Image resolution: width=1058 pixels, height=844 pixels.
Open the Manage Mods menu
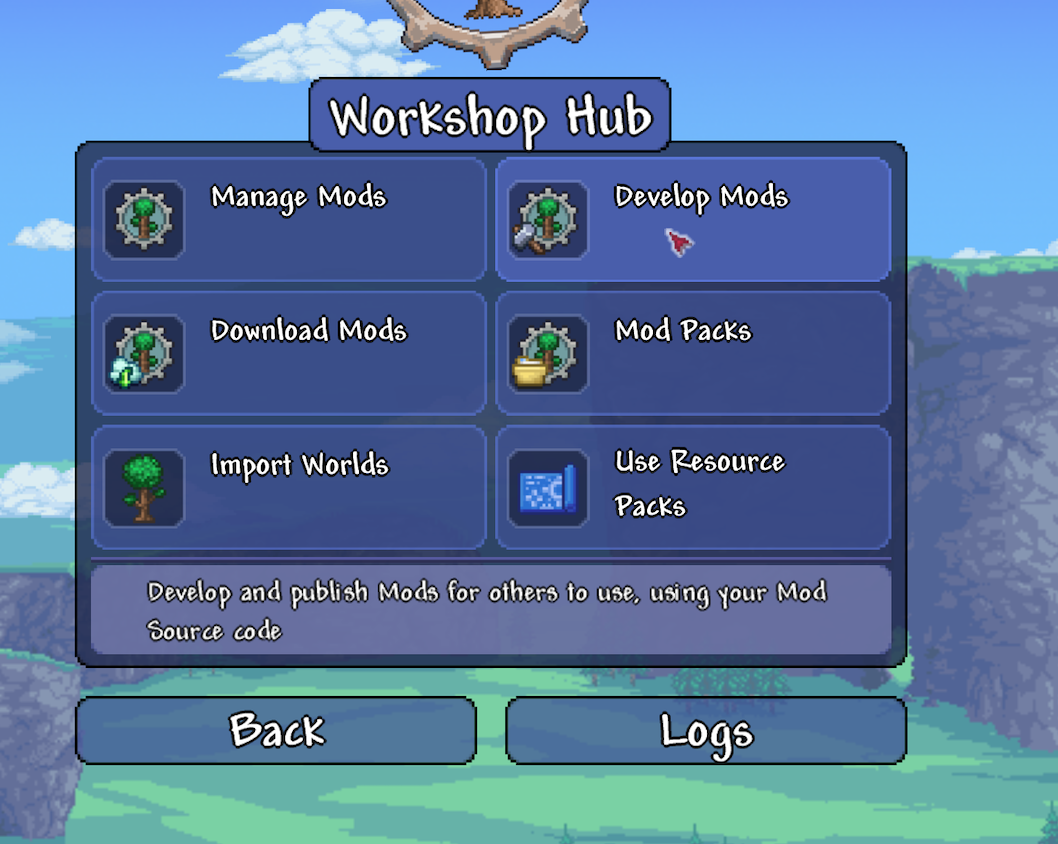[x=289, y=220]
